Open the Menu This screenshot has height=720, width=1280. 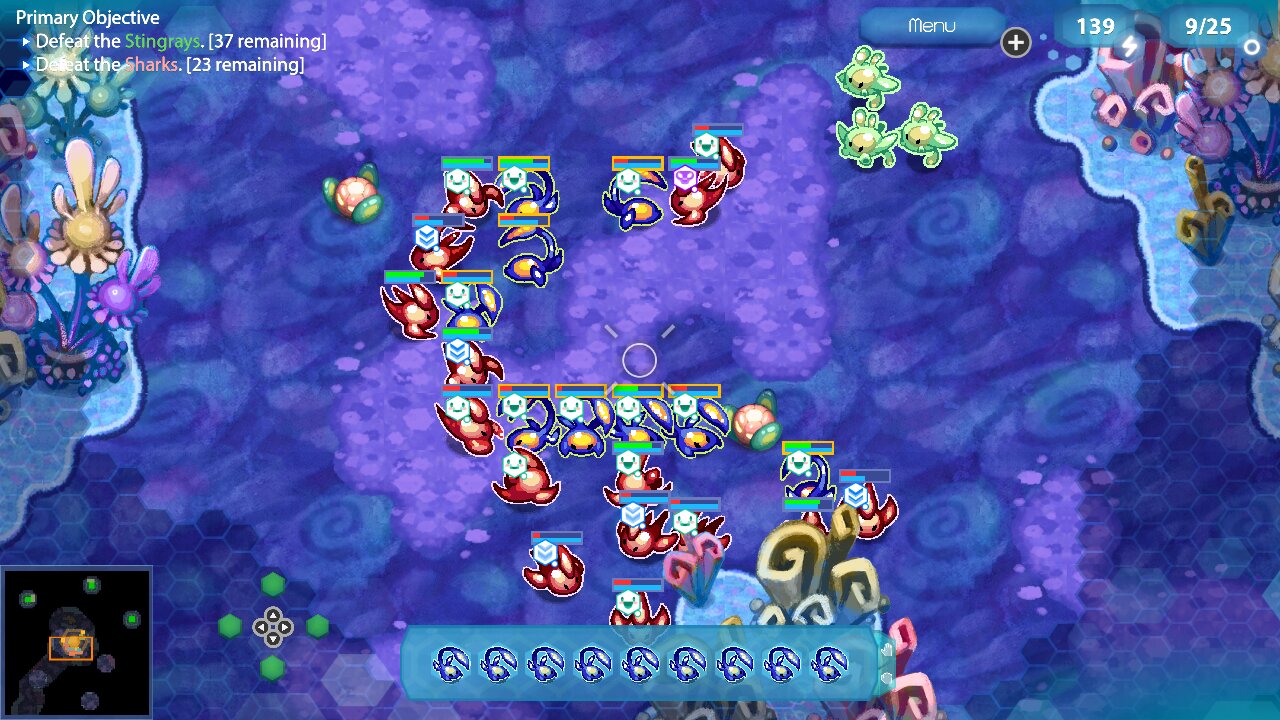point(931,27)
